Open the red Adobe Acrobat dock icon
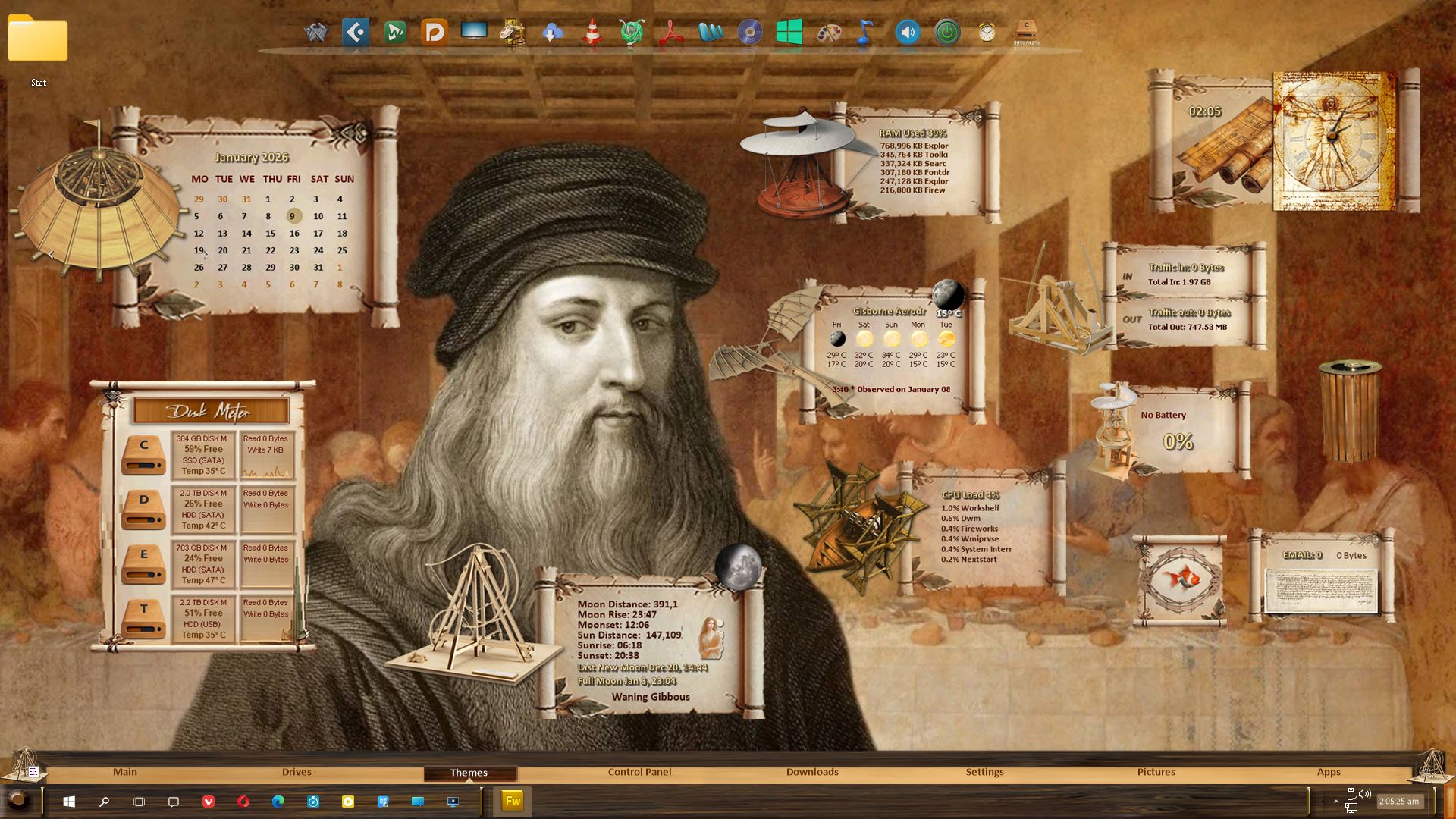 (671, 33)
